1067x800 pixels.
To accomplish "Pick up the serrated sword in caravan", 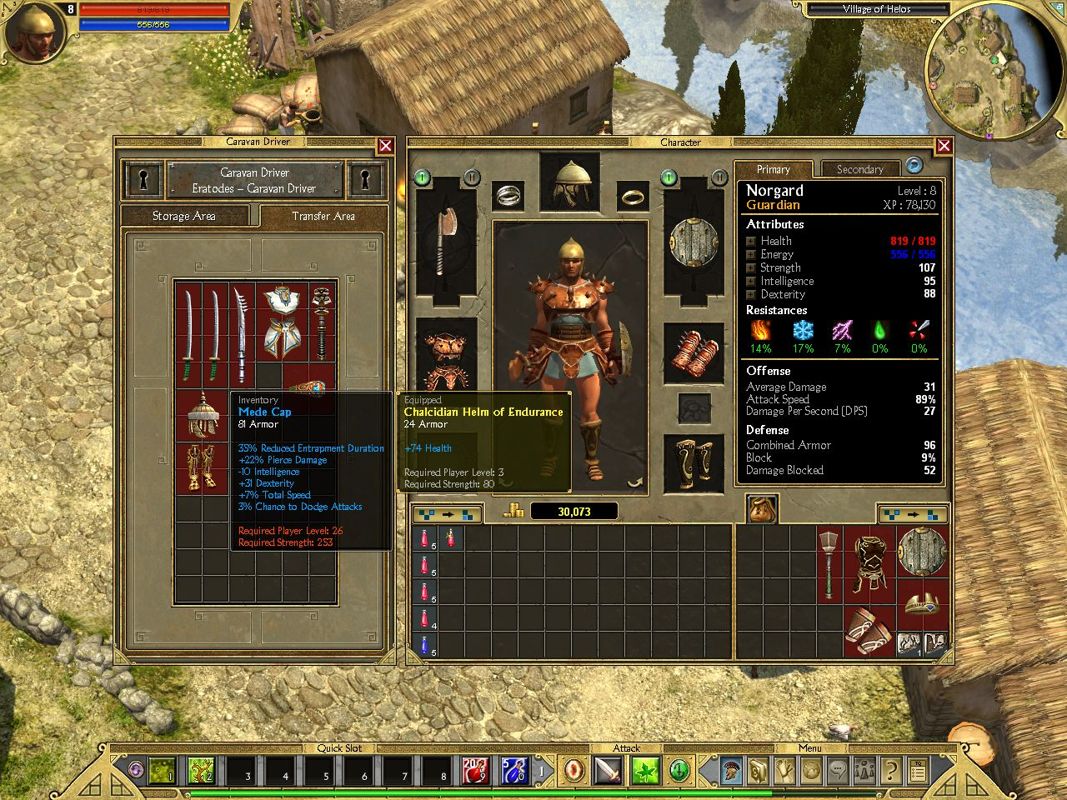I will coord(241,322).
